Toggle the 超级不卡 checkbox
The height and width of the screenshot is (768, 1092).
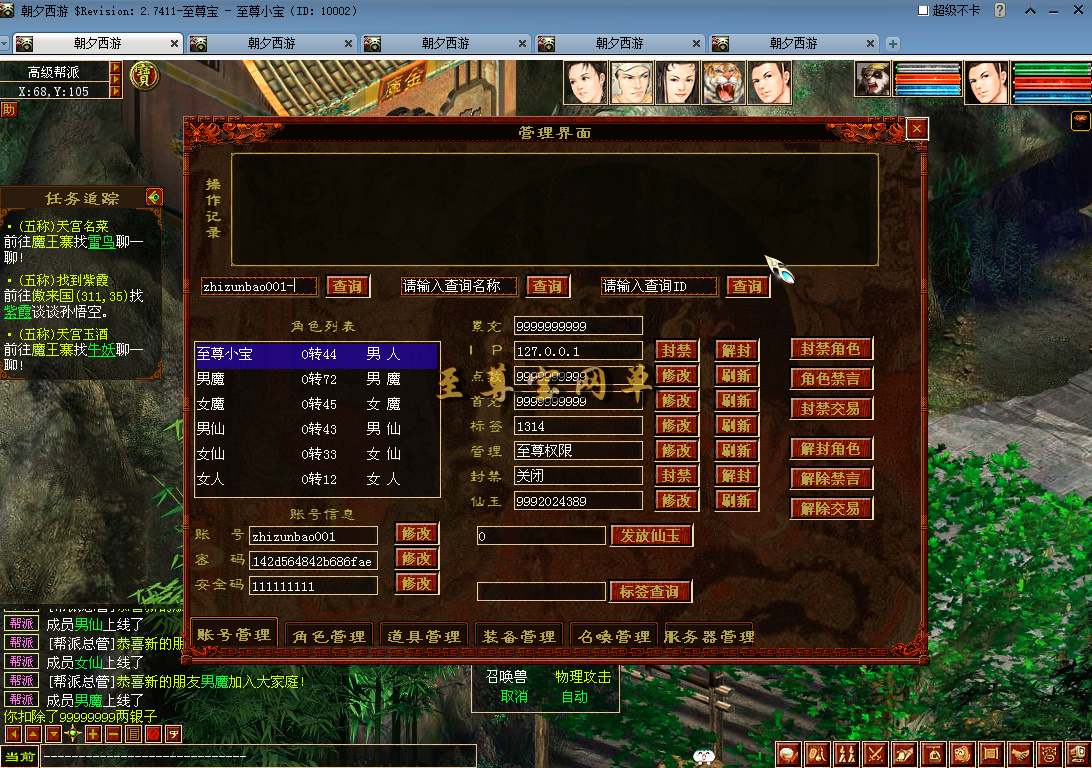[x=923, y=10]
